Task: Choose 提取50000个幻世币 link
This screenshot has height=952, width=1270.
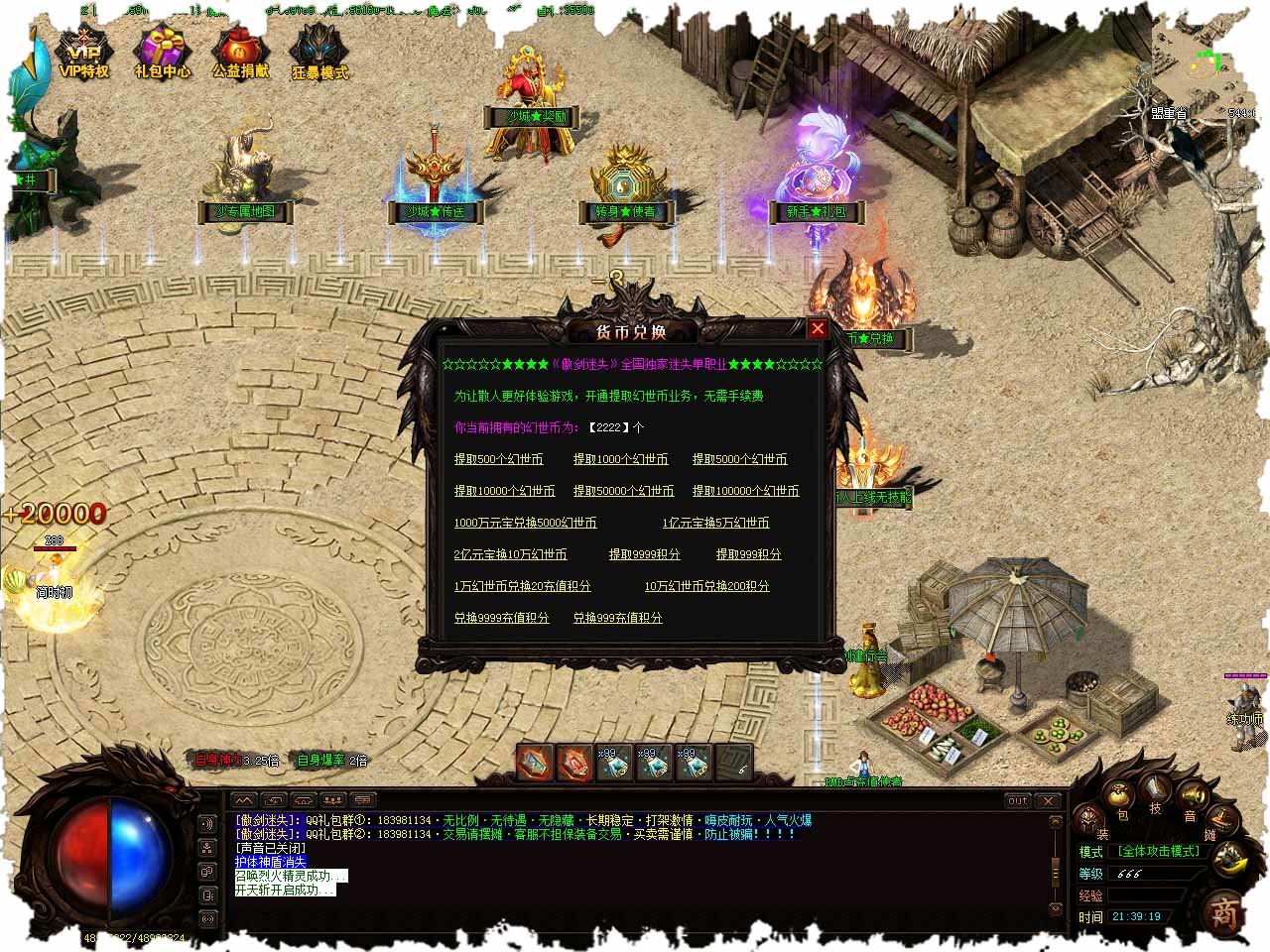Action: pyautogui.click(x=623, y=491)
